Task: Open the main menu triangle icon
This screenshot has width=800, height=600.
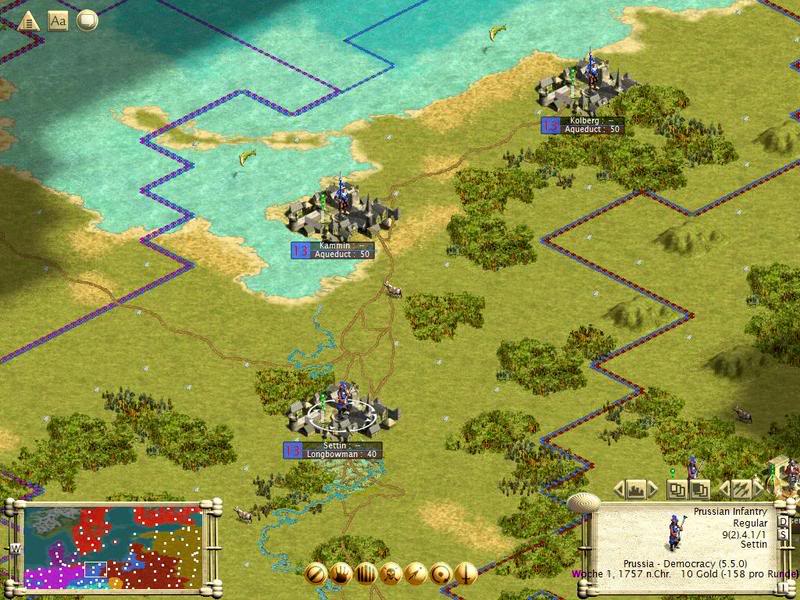Action: tap(28, 19)
